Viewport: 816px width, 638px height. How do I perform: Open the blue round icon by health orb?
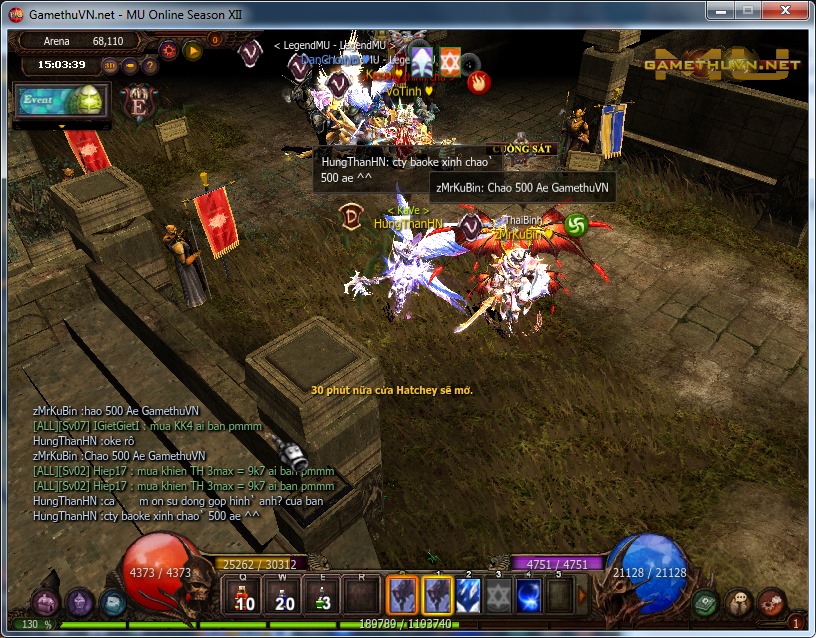[x=111, y=602]
